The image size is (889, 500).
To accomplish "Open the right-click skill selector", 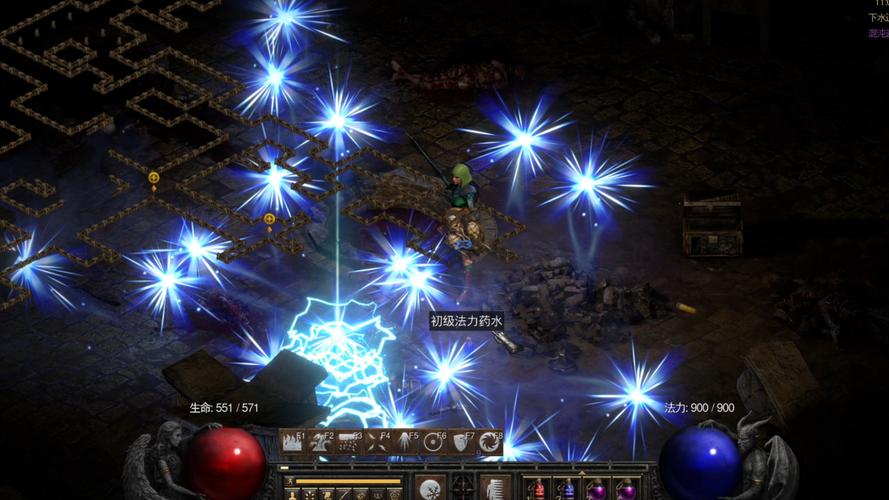I will (x=495, y=488).
